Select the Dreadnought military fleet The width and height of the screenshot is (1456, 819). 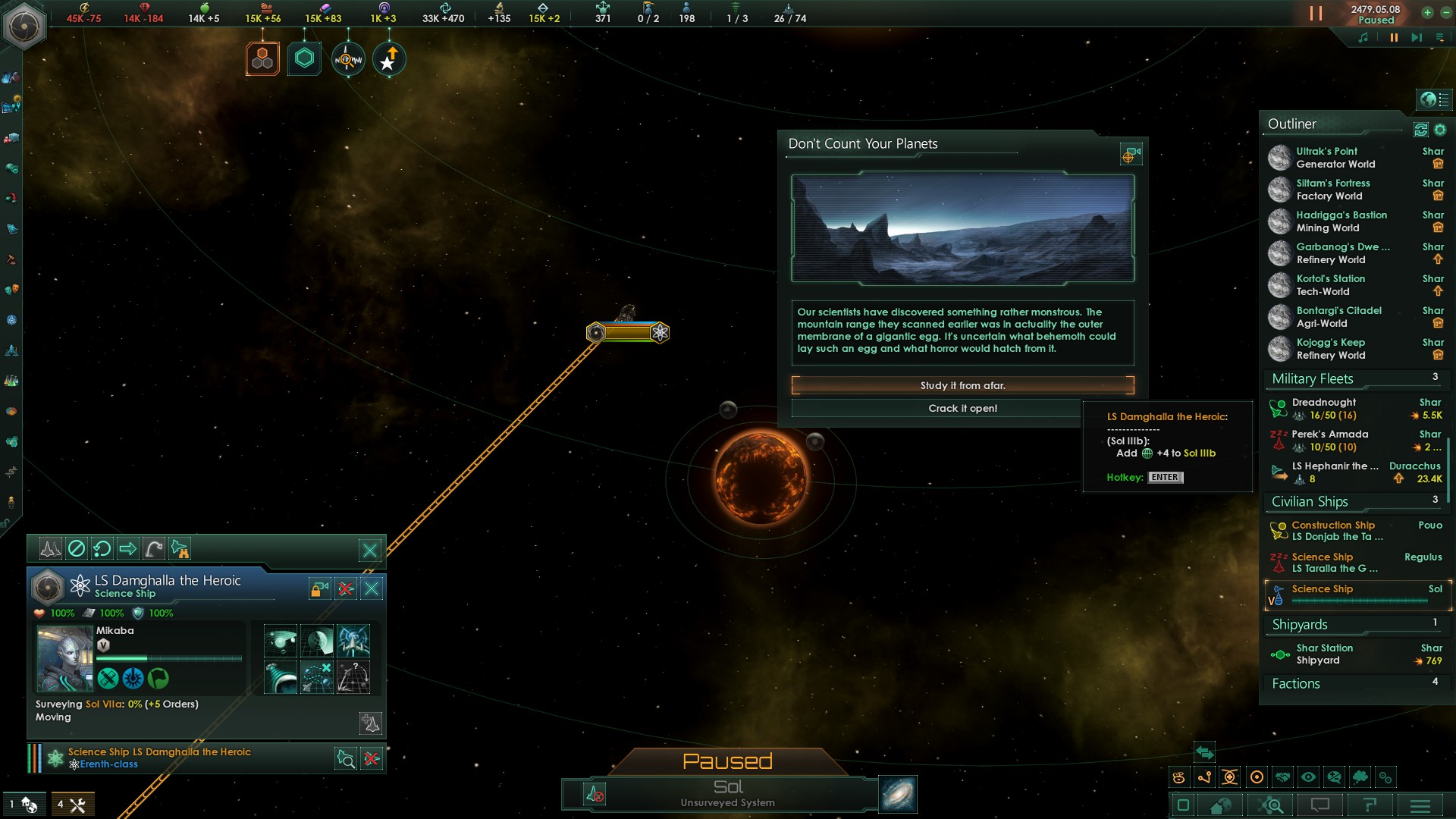click(1335, 409)
